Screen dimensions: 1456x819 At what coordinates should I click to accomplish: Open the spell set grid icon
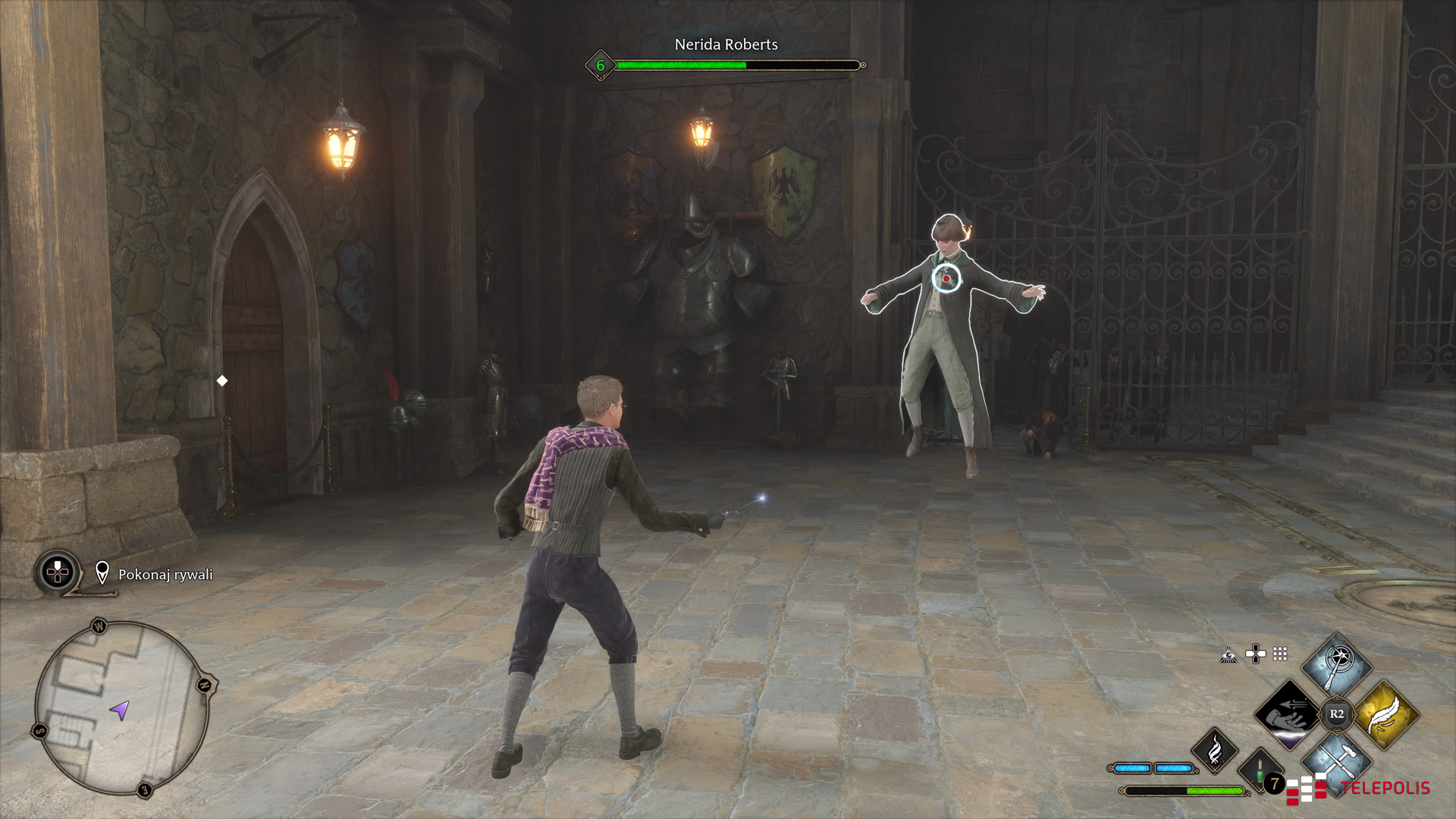point(1280,654)
